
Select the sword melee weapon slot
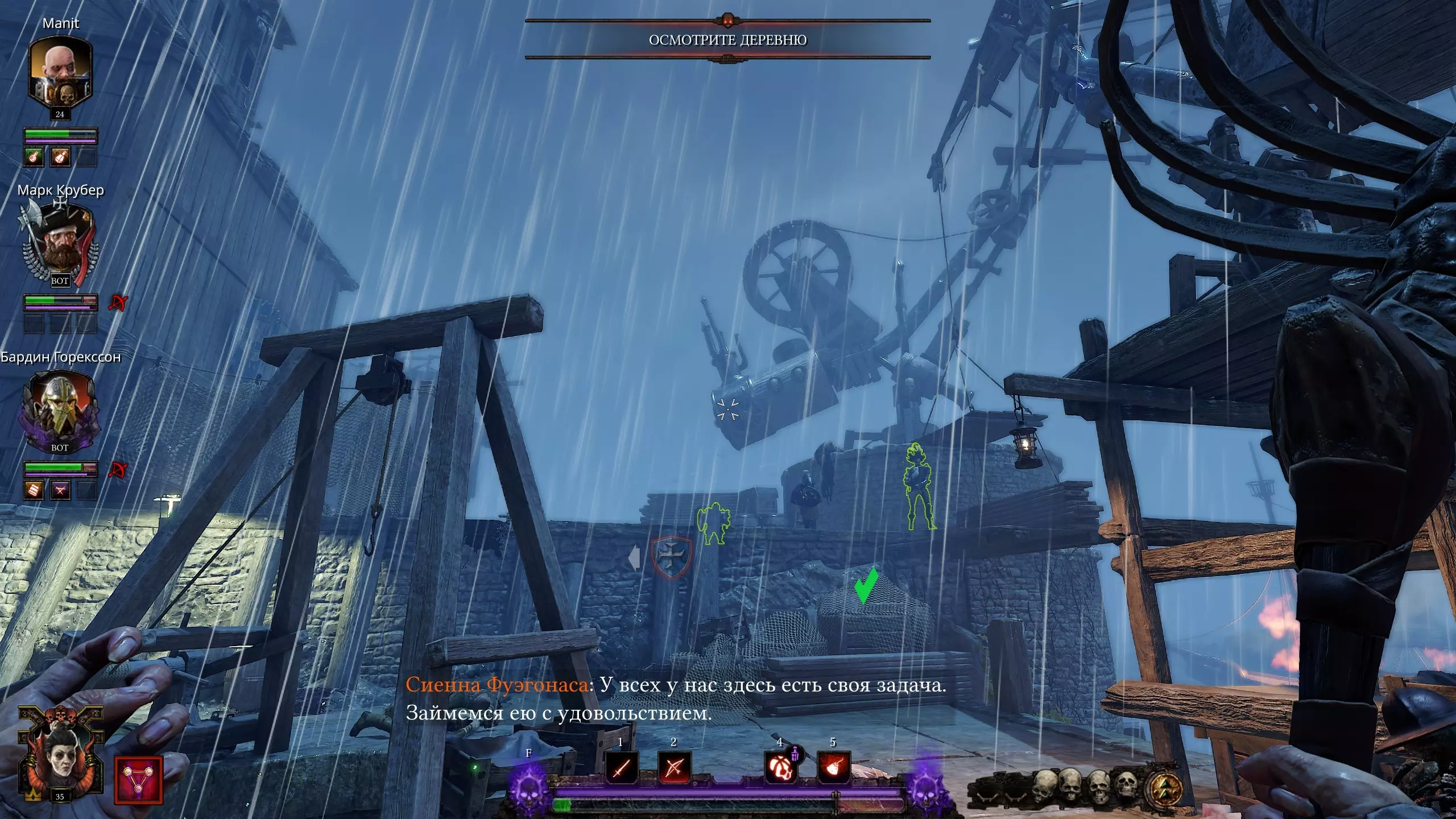[x=621, y=767]
